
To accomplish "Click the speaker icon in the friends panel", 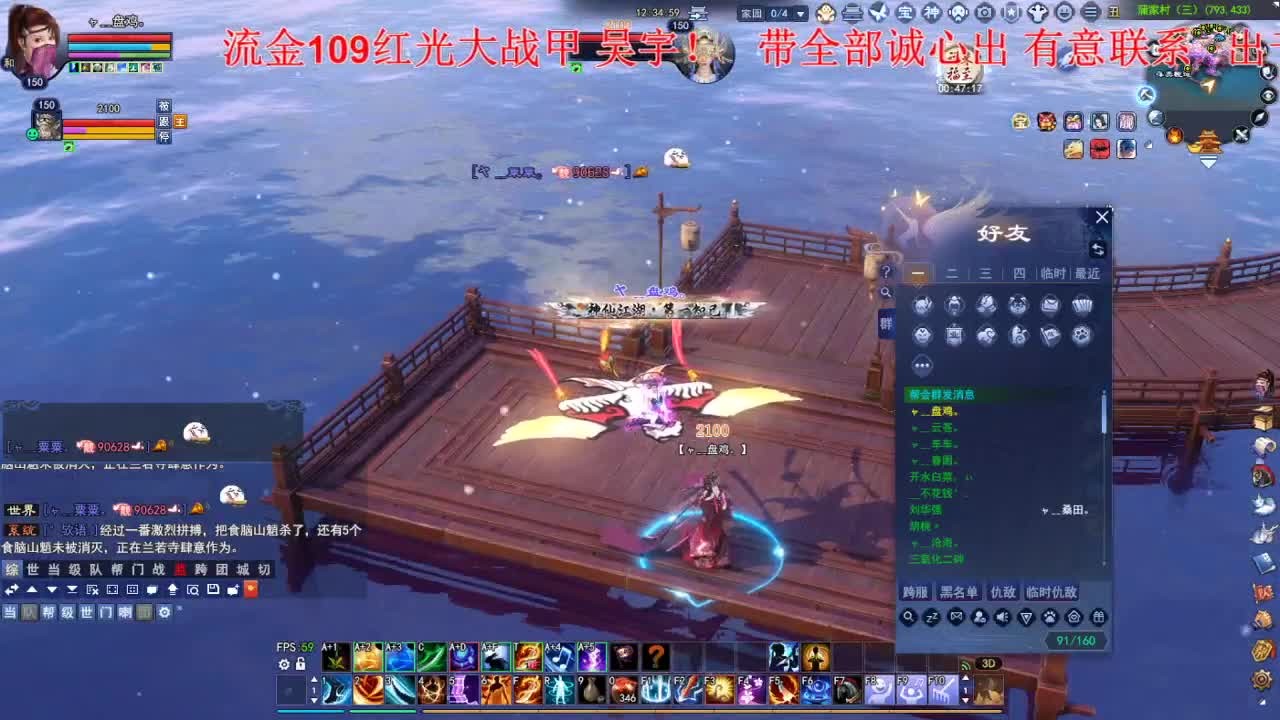I will pos(1003,617).
